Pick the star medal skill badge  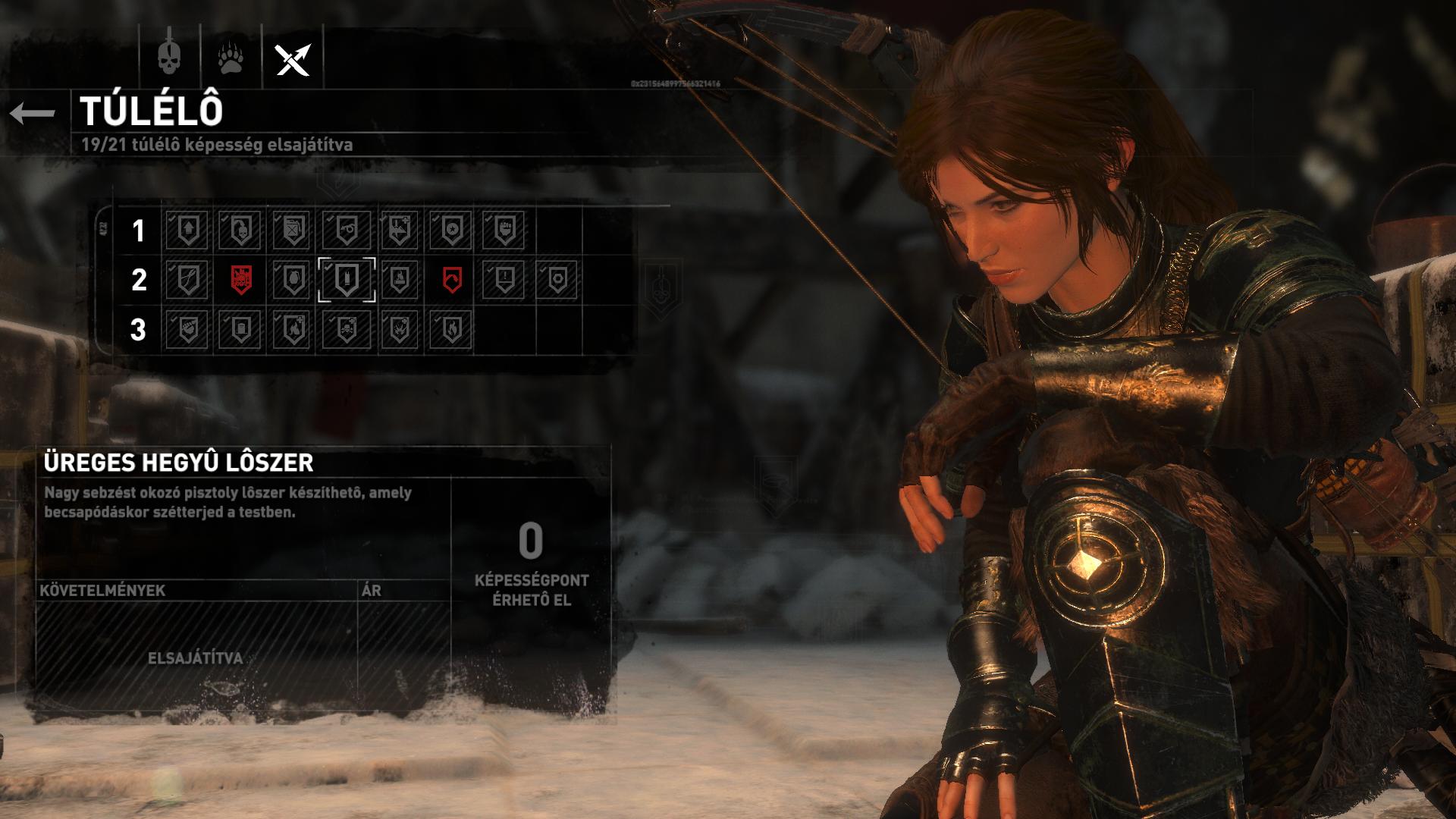[451, 230]
